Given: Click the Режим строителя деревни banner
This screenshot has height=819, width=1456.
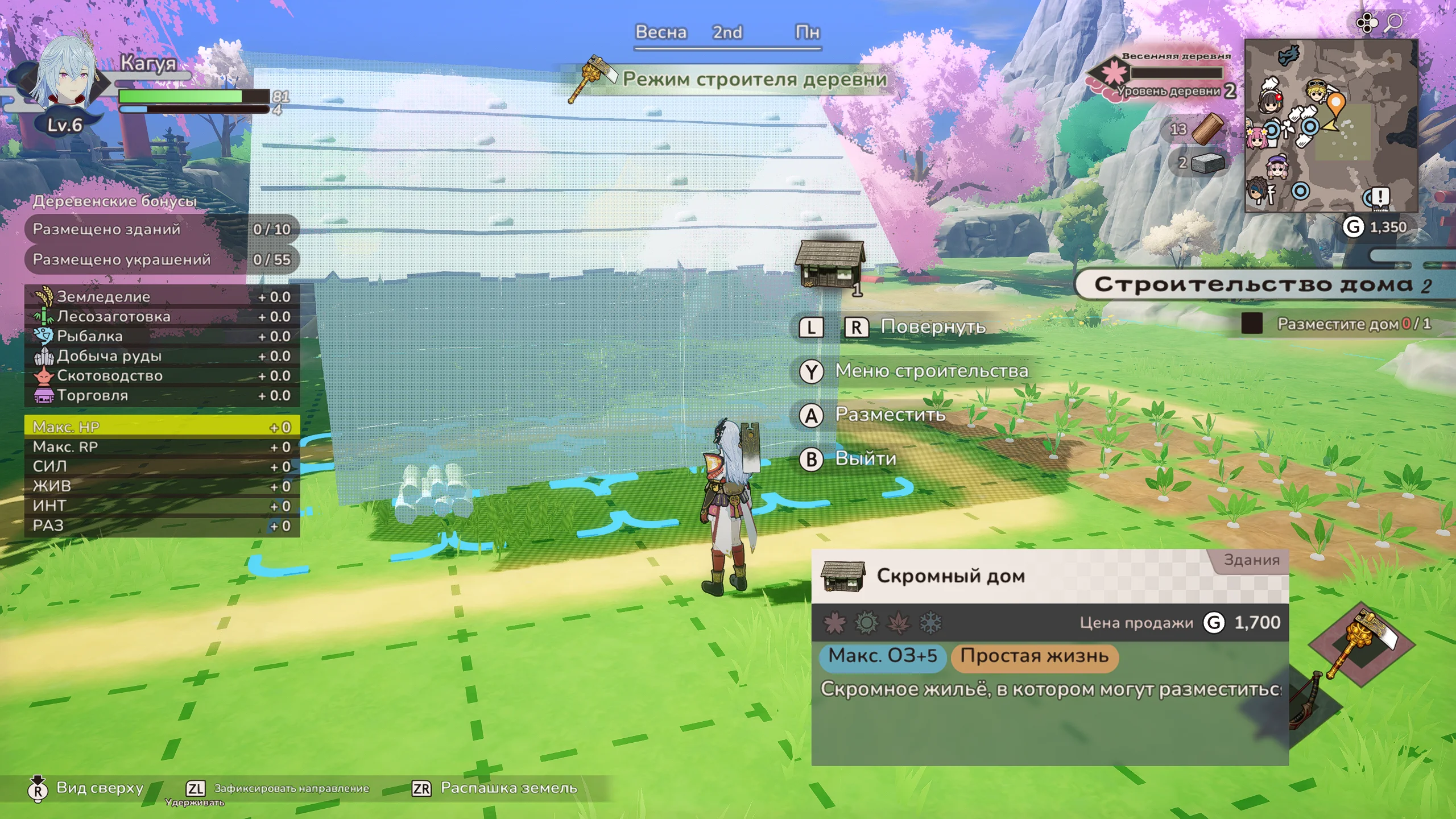Looking at the screenshot, I should 754,79.
